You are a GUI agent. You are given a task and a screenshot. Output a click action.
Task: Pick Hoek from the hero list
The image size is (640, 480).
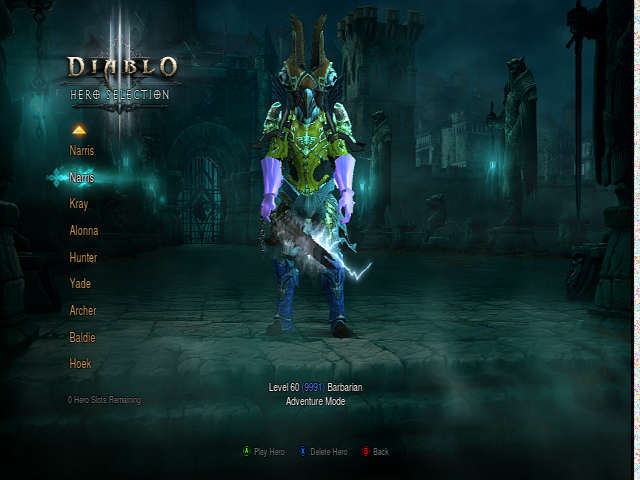(80, 364)
